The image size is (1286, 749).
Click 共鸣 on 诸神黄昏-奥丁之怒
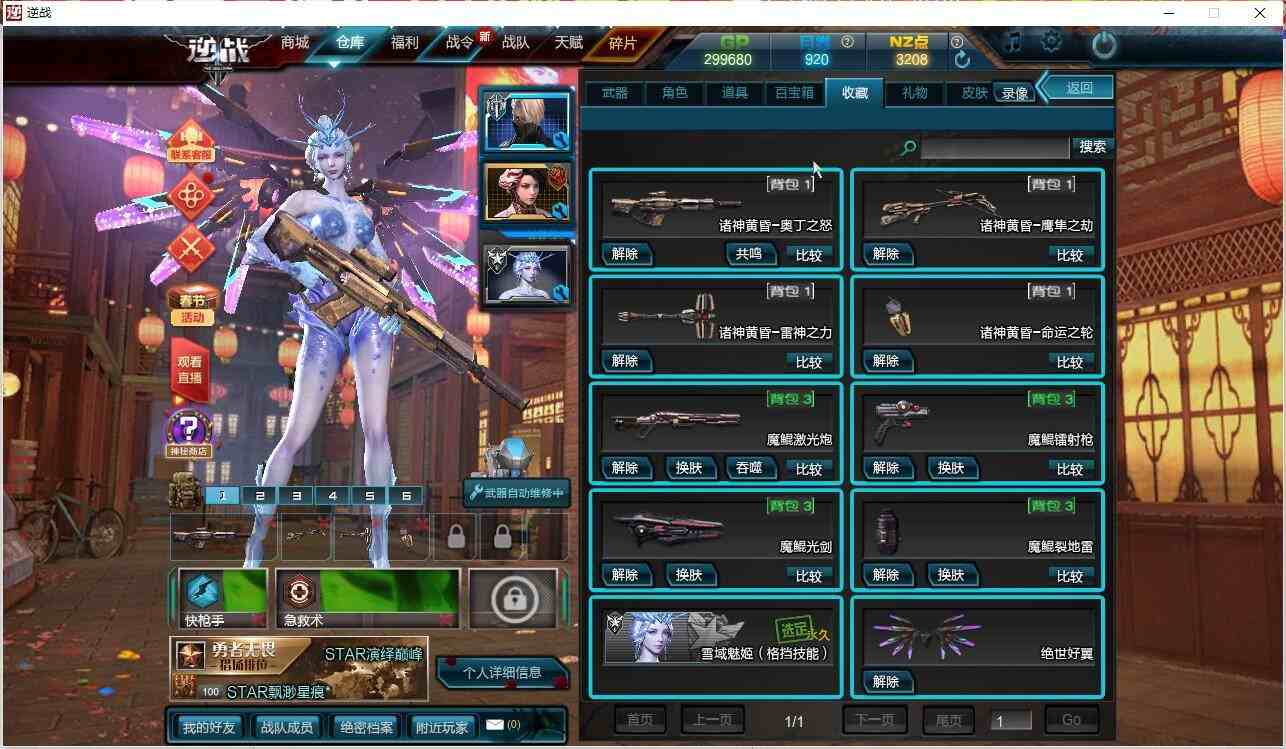point(750,254)
